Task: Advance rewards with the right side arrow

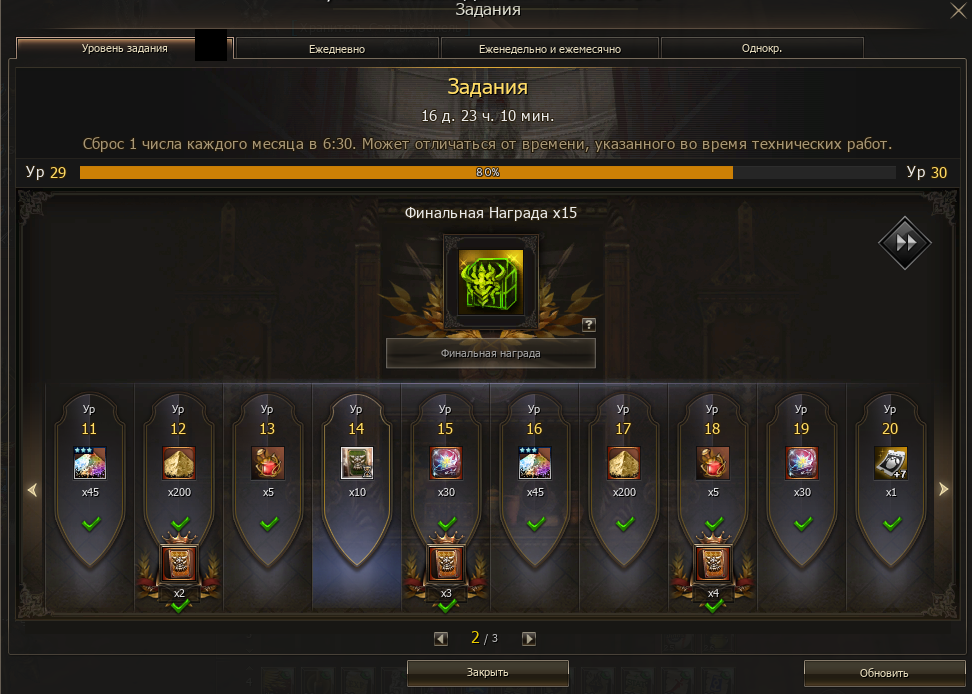Action: pyautogui.click(x=941, y=489)
